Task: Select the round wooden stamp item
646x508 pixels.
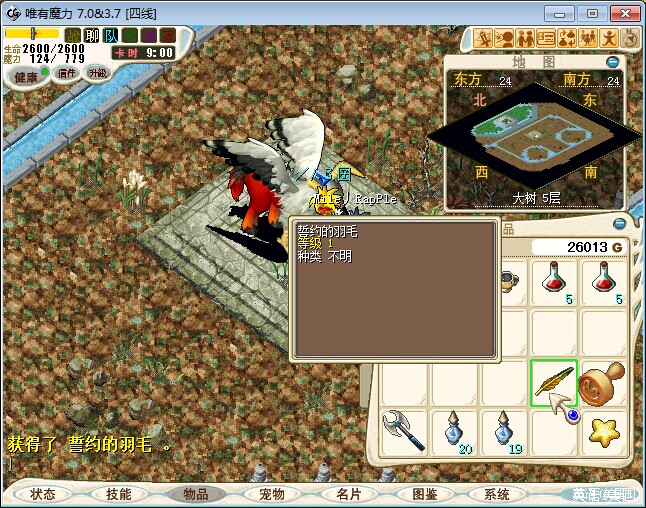Action: pos(605,383)
